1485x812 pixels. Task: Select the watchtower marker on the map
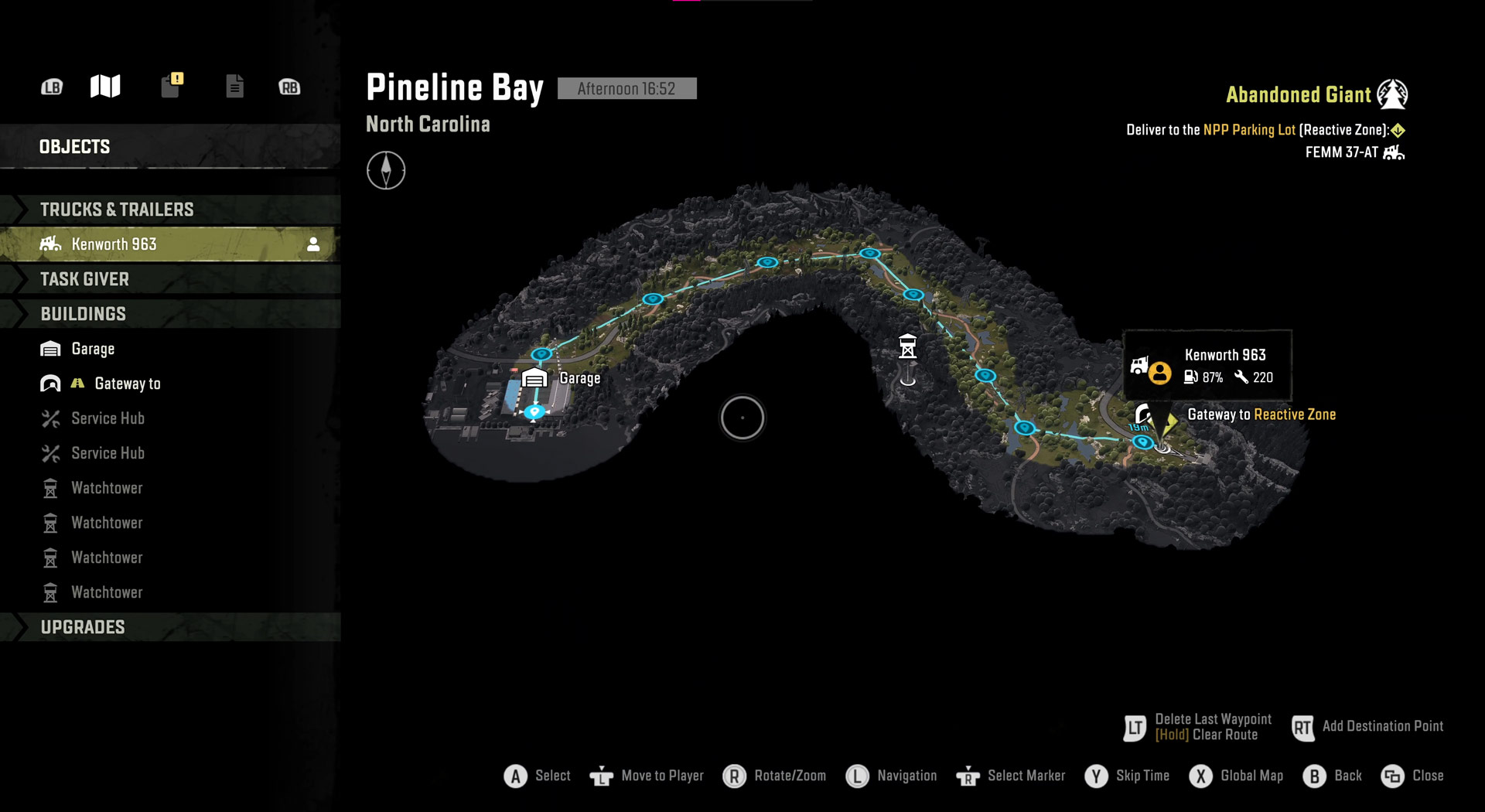907,346
